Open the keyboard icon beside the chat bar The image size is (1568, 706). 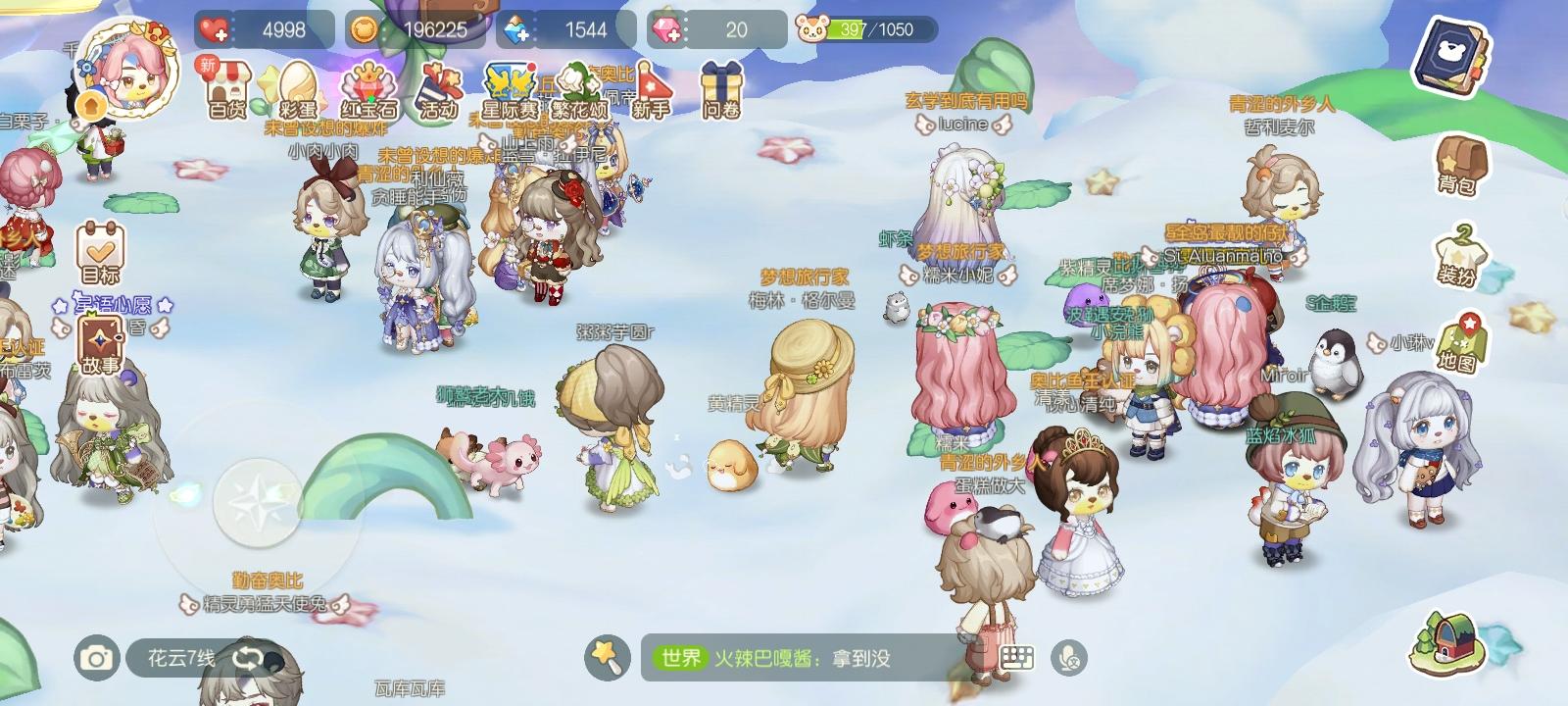(x=1015, y=659)
